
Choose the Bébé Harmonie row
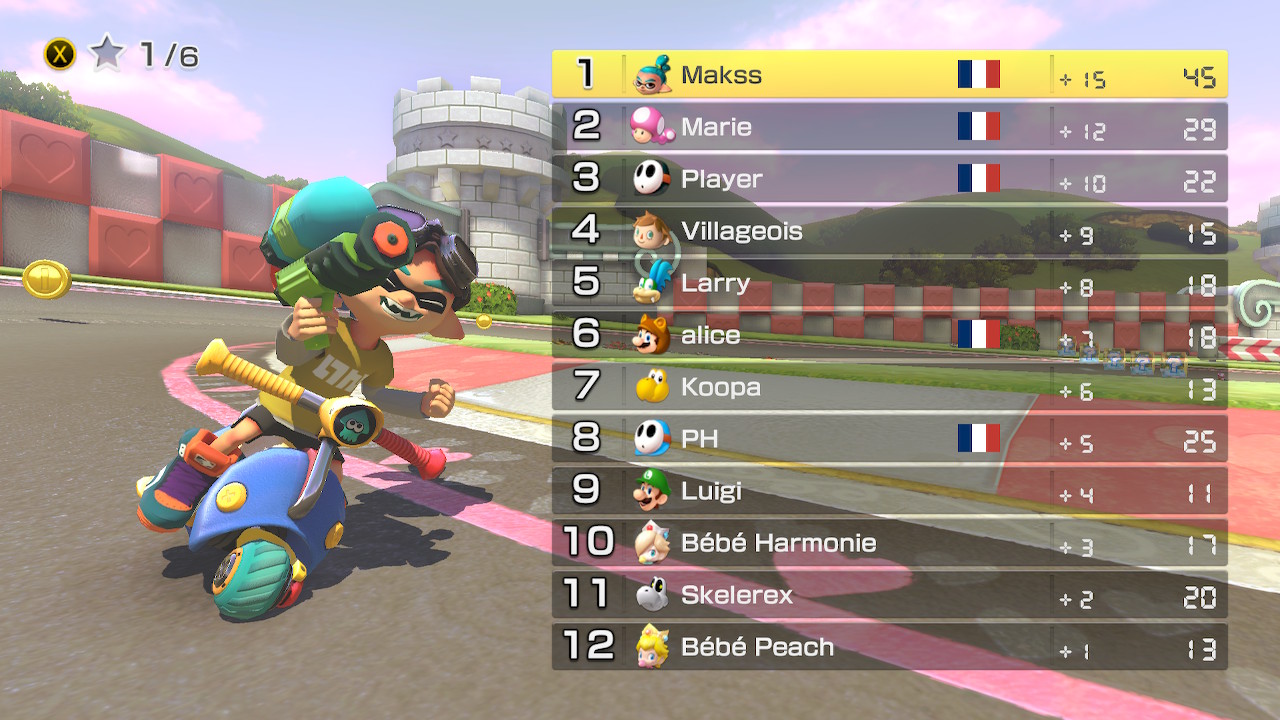pos(889,543)
